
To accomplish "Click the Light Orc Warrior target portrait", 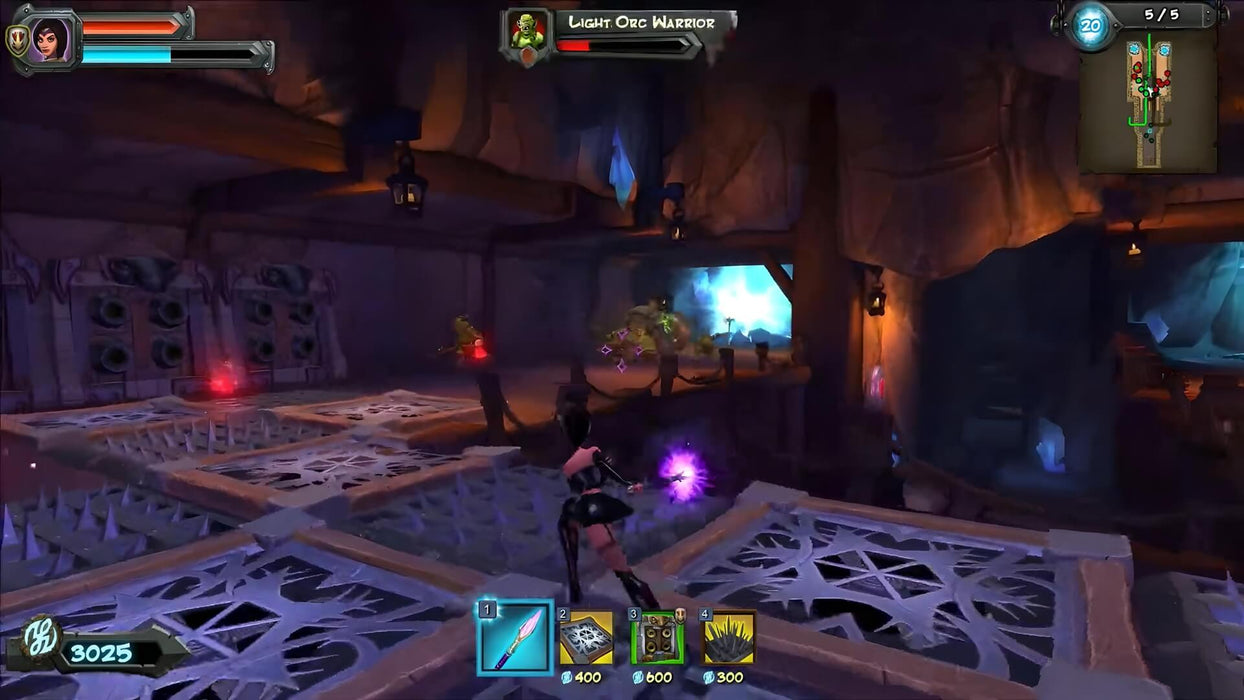I will pyautogui.click(x=526, y=31).
